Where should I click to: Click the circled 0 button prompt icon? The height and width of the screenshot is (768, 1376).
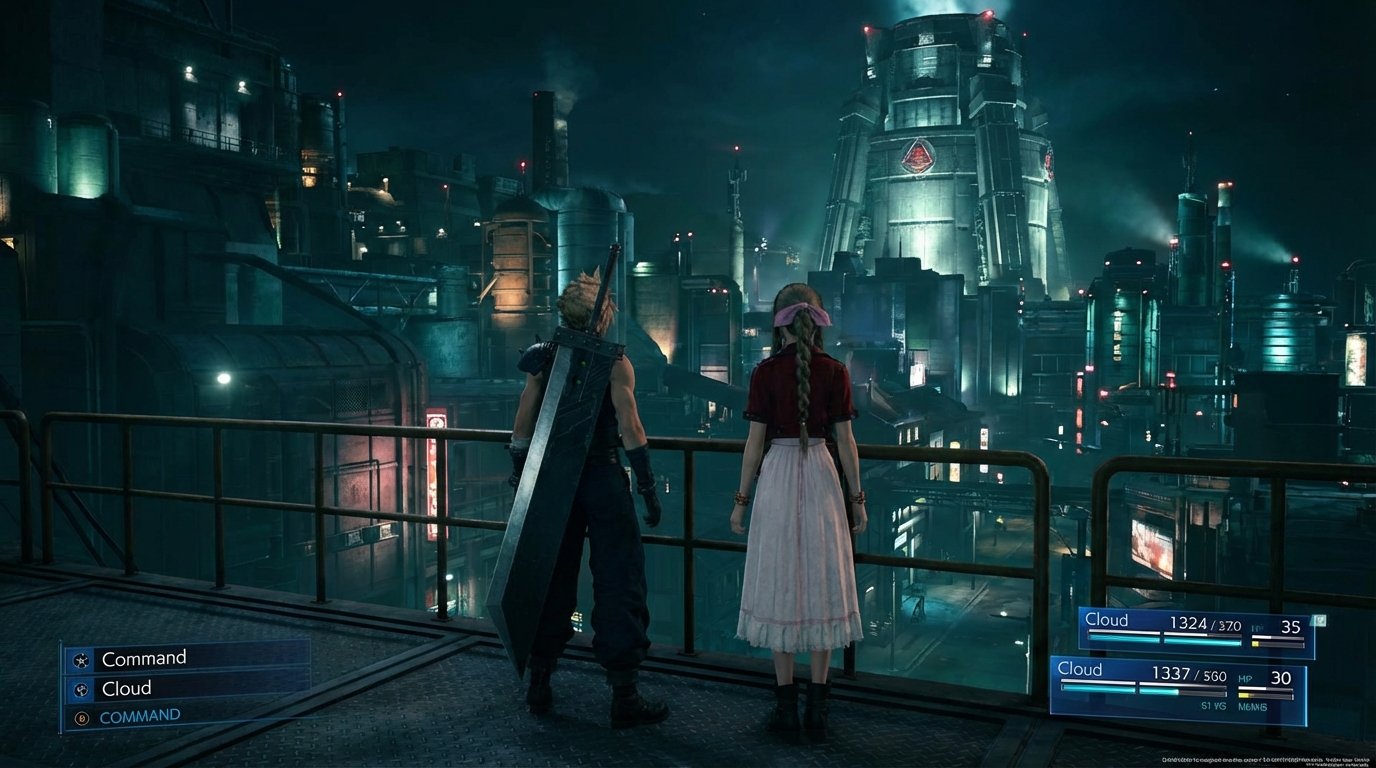[x=80, y=718]
